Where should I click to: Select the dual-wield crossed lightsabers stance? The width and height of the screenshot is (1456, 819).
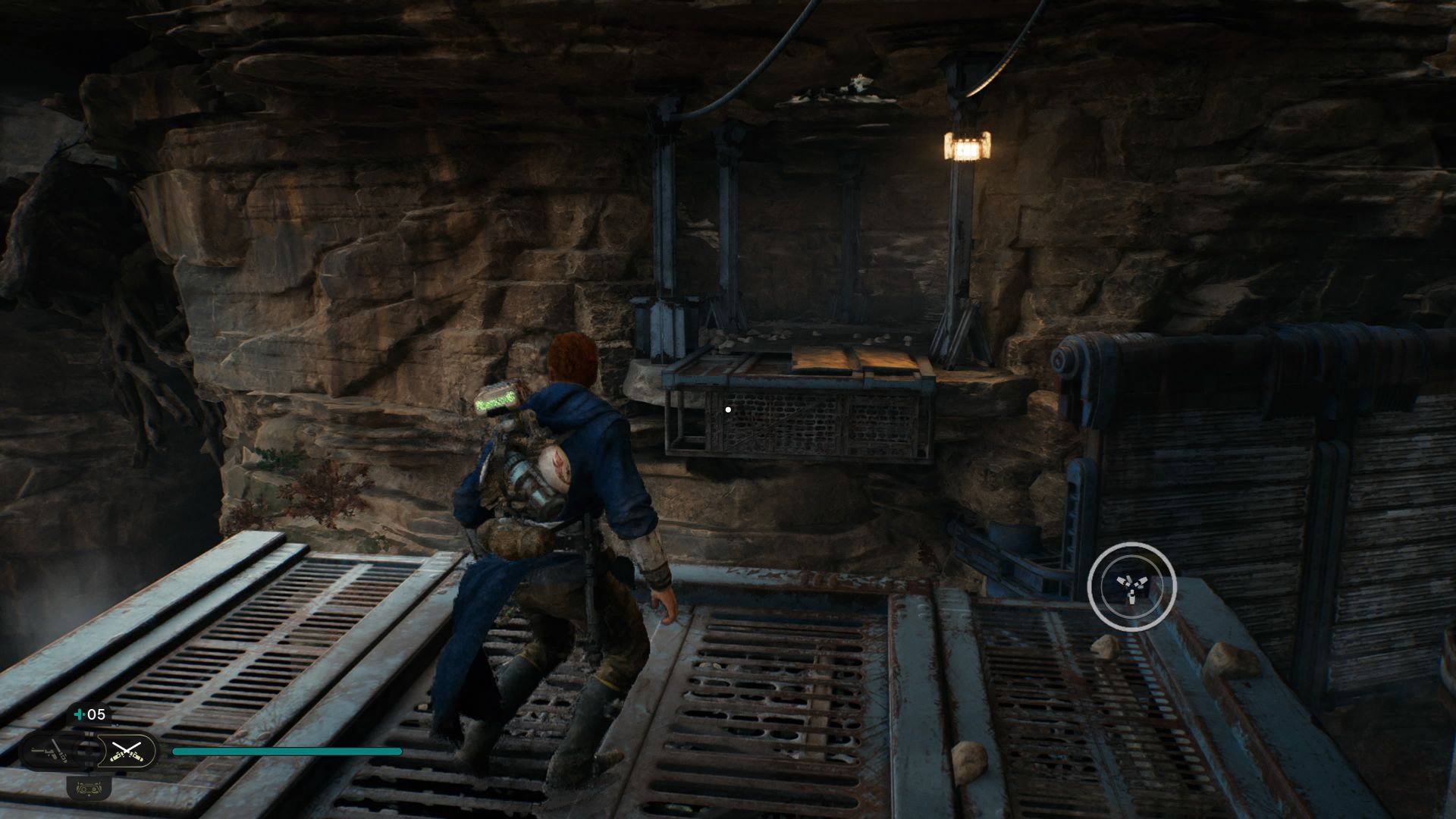coord(127,752)
